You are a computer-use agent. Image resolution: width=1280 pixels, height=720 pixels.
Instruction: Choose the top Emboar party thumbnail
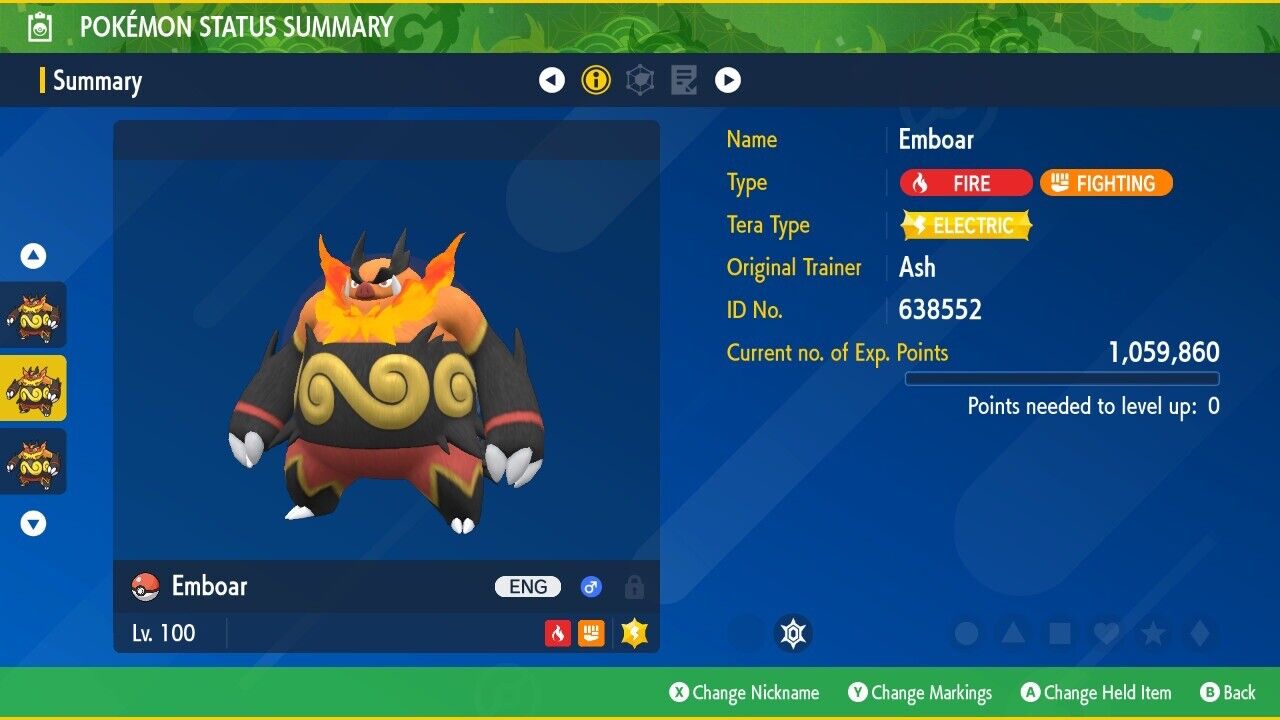click(33, 315)
